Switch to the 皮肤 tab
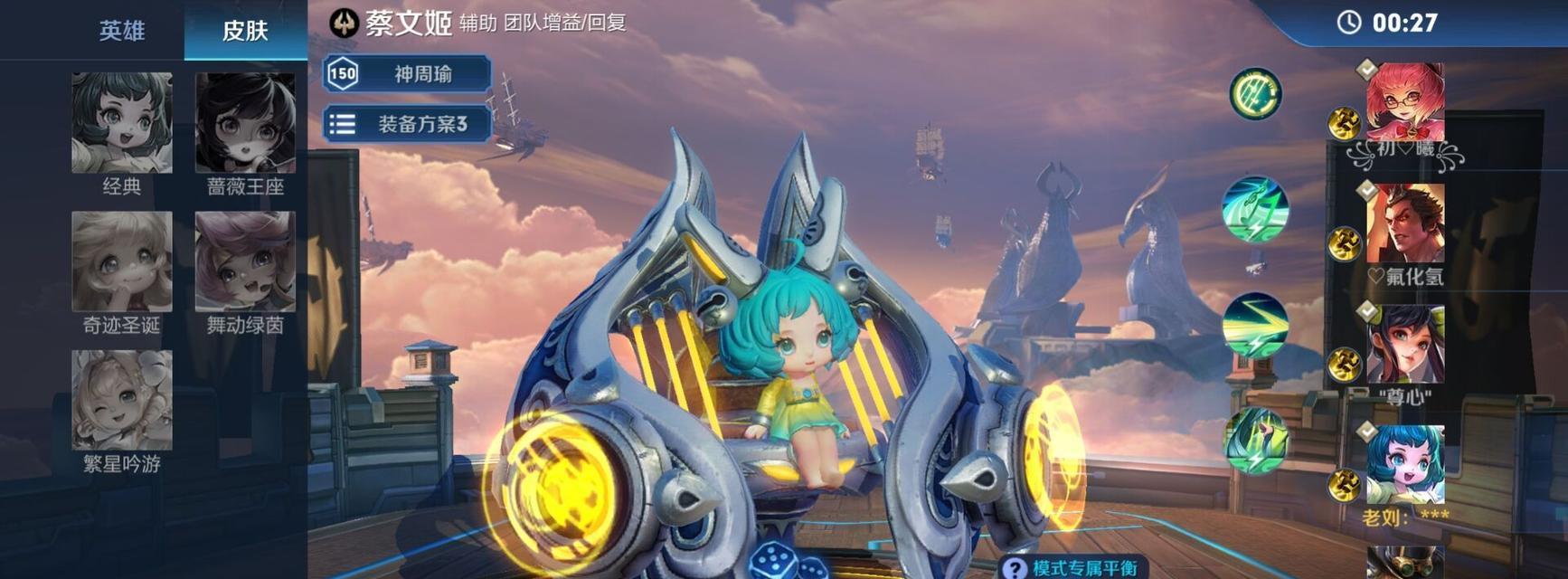This screenshot has width=1568, height=579. (245, 31)
